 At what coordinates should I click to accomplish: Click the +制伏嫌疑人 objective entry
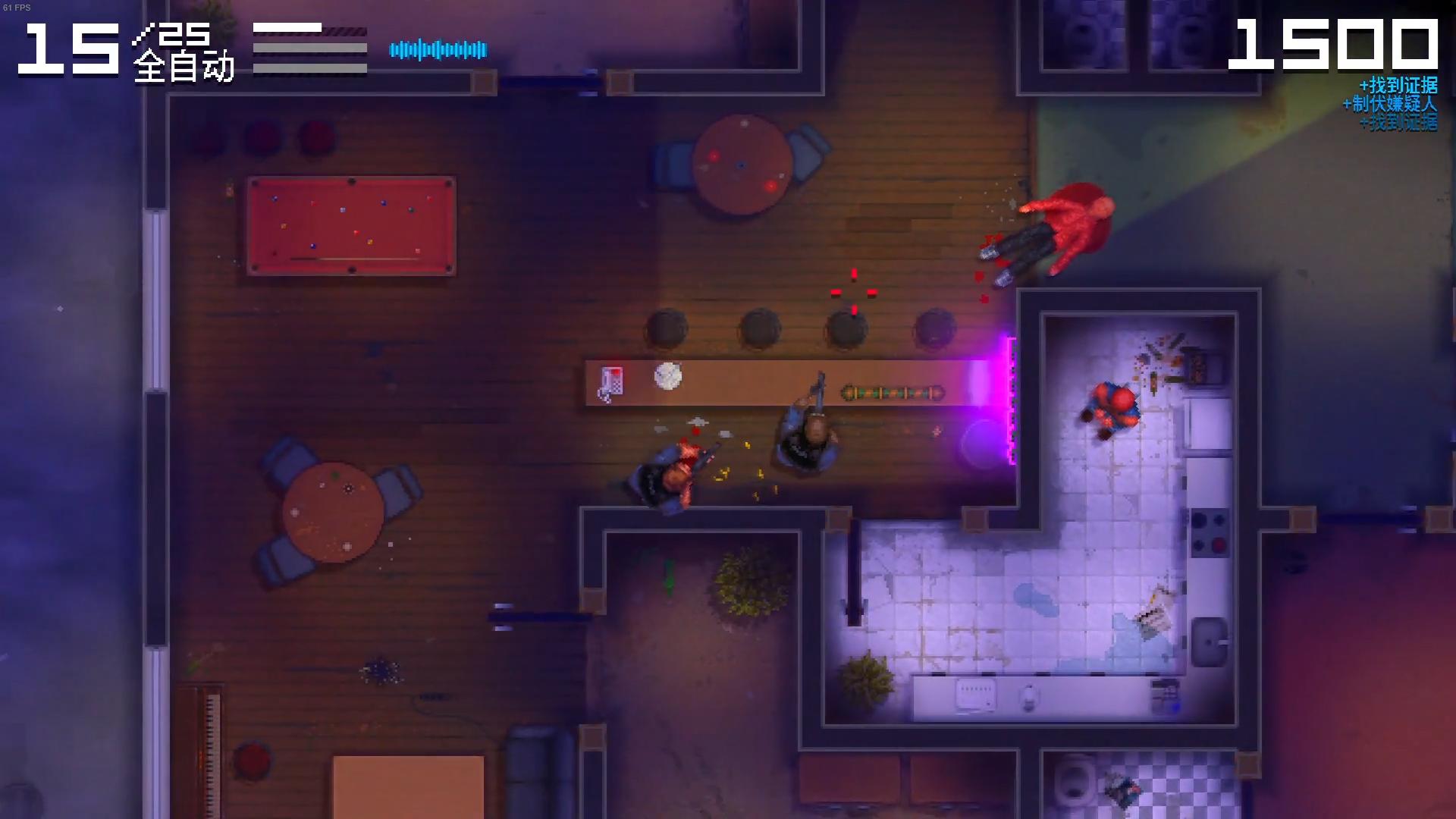click(1389, 102)
